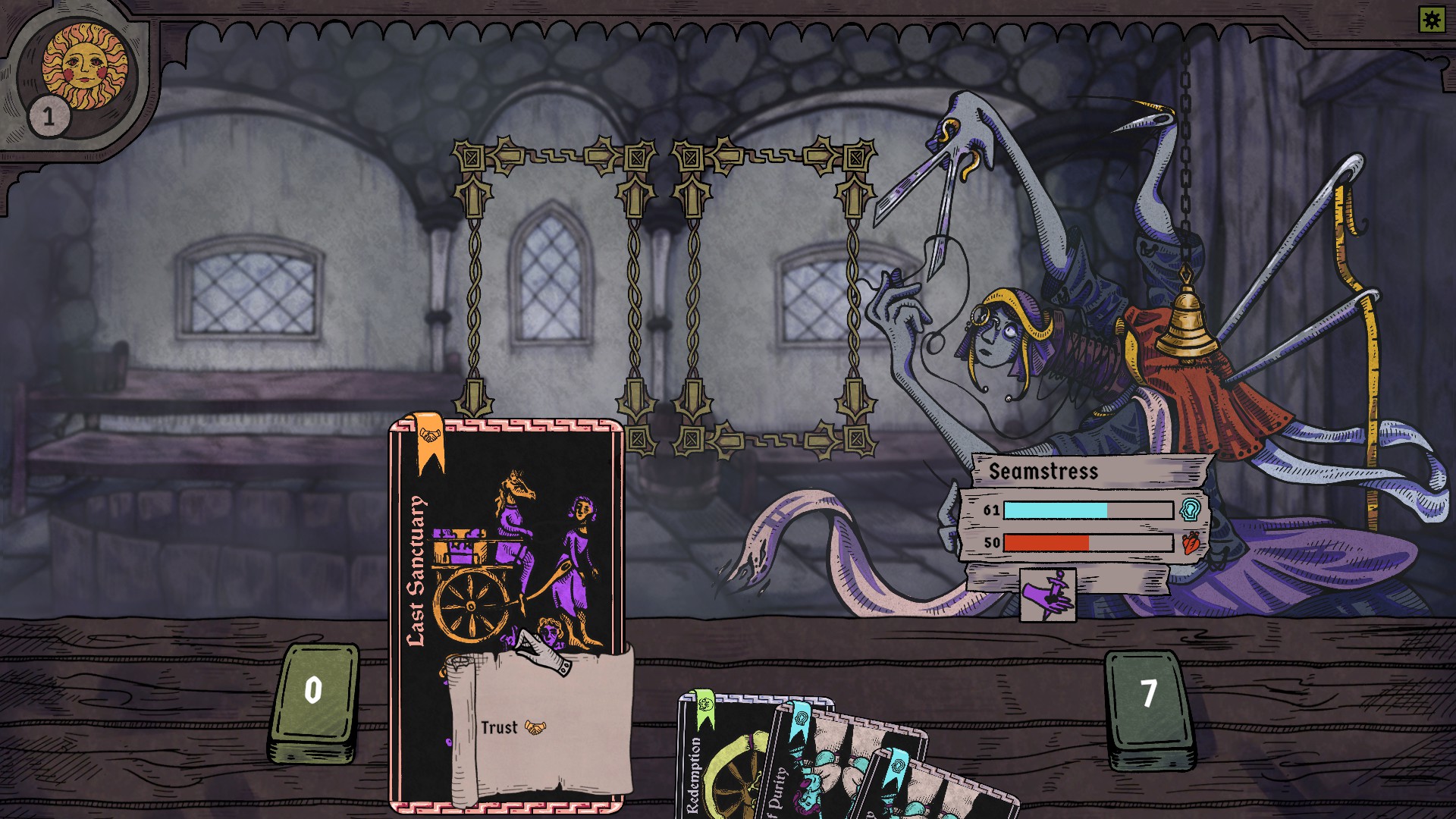Click the sun face turn emblem
1456x819 pixels.
[x=84, y=66]
